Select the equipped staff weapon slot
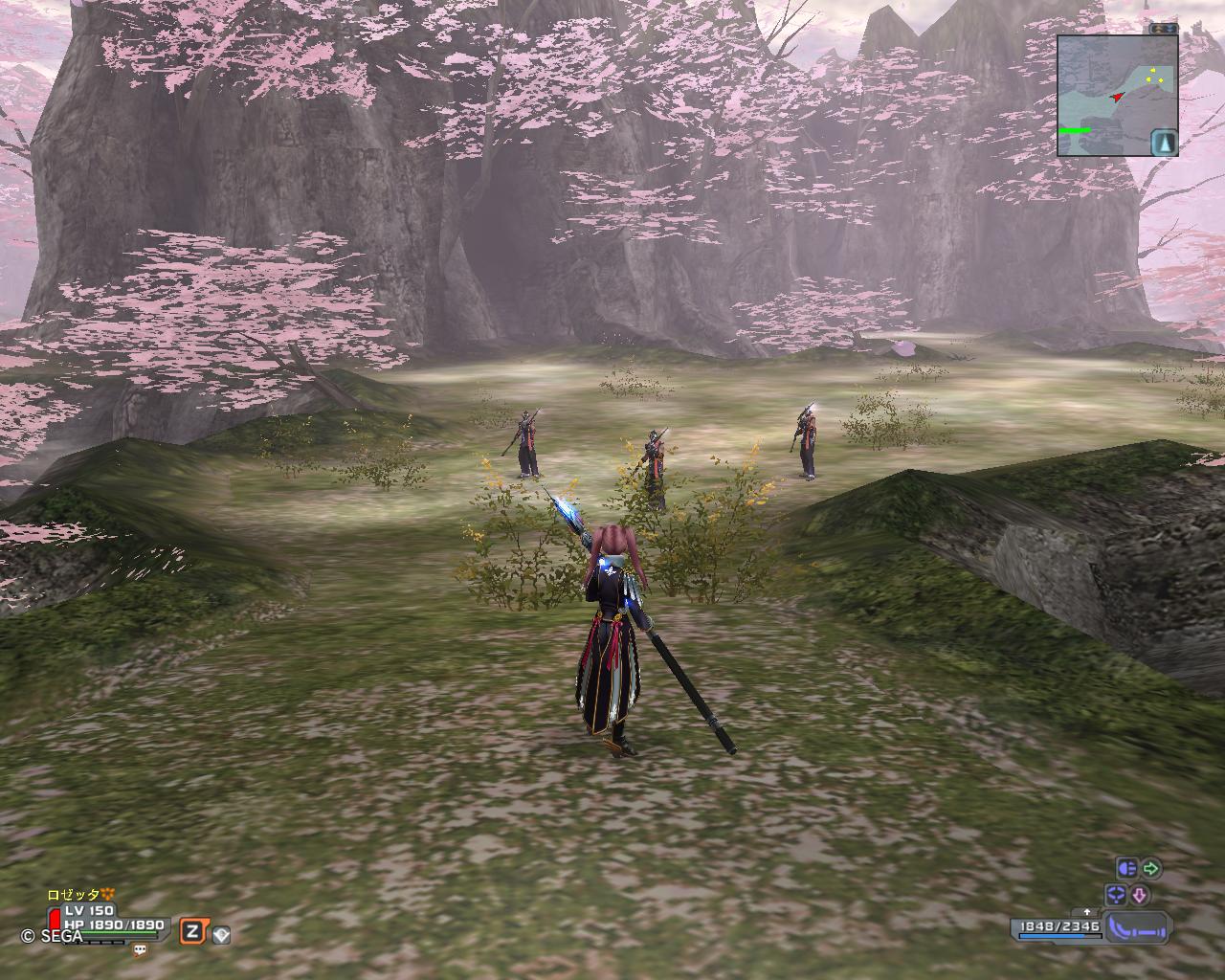 [1139, 927]
